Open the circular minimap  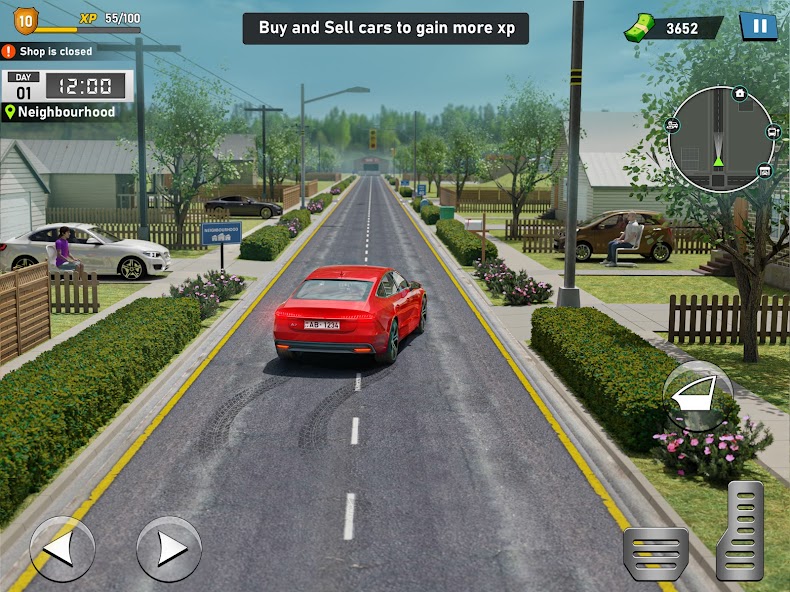point(720,138)
